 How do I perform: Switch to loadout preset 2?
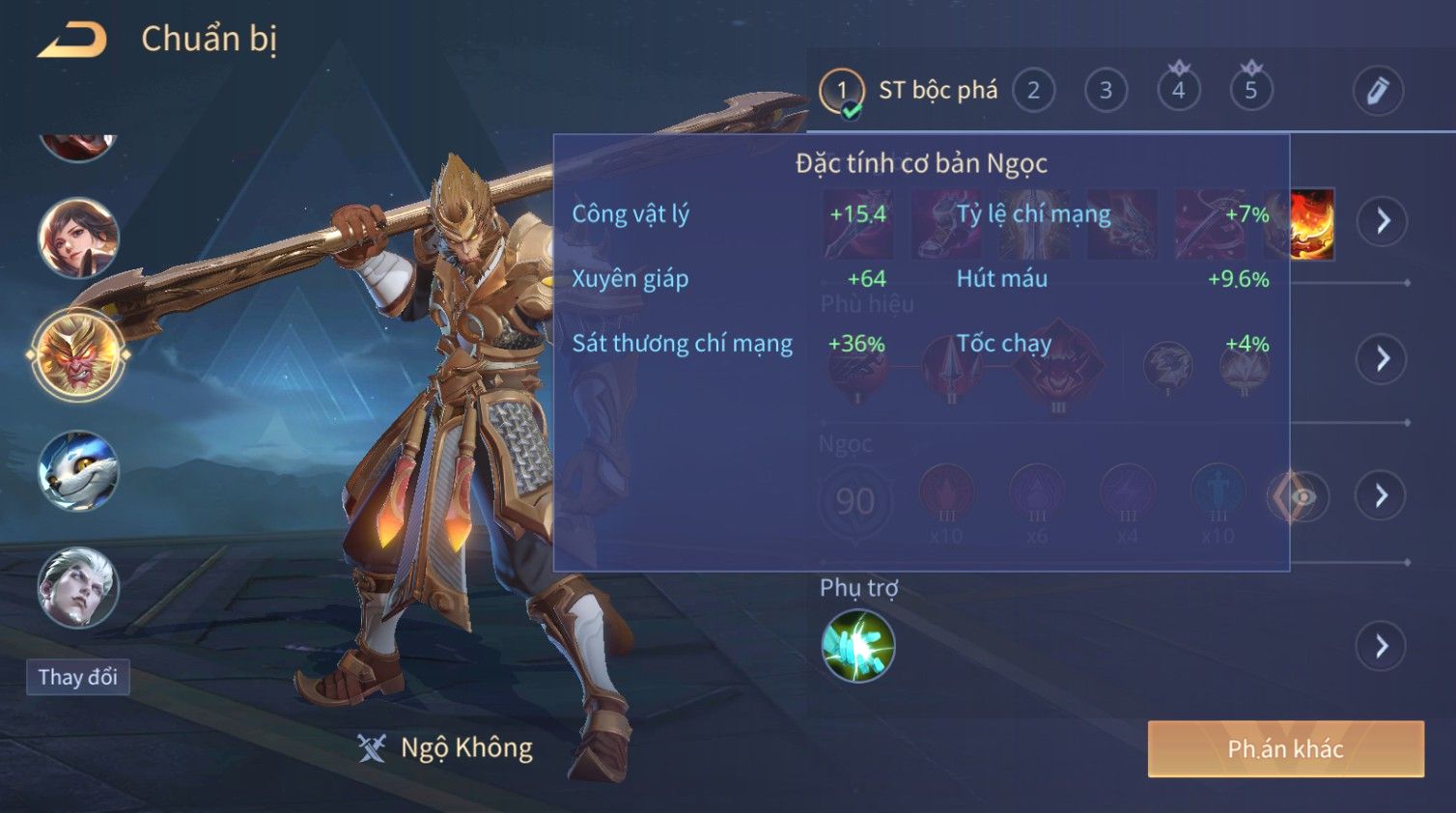pos(1033,91)
